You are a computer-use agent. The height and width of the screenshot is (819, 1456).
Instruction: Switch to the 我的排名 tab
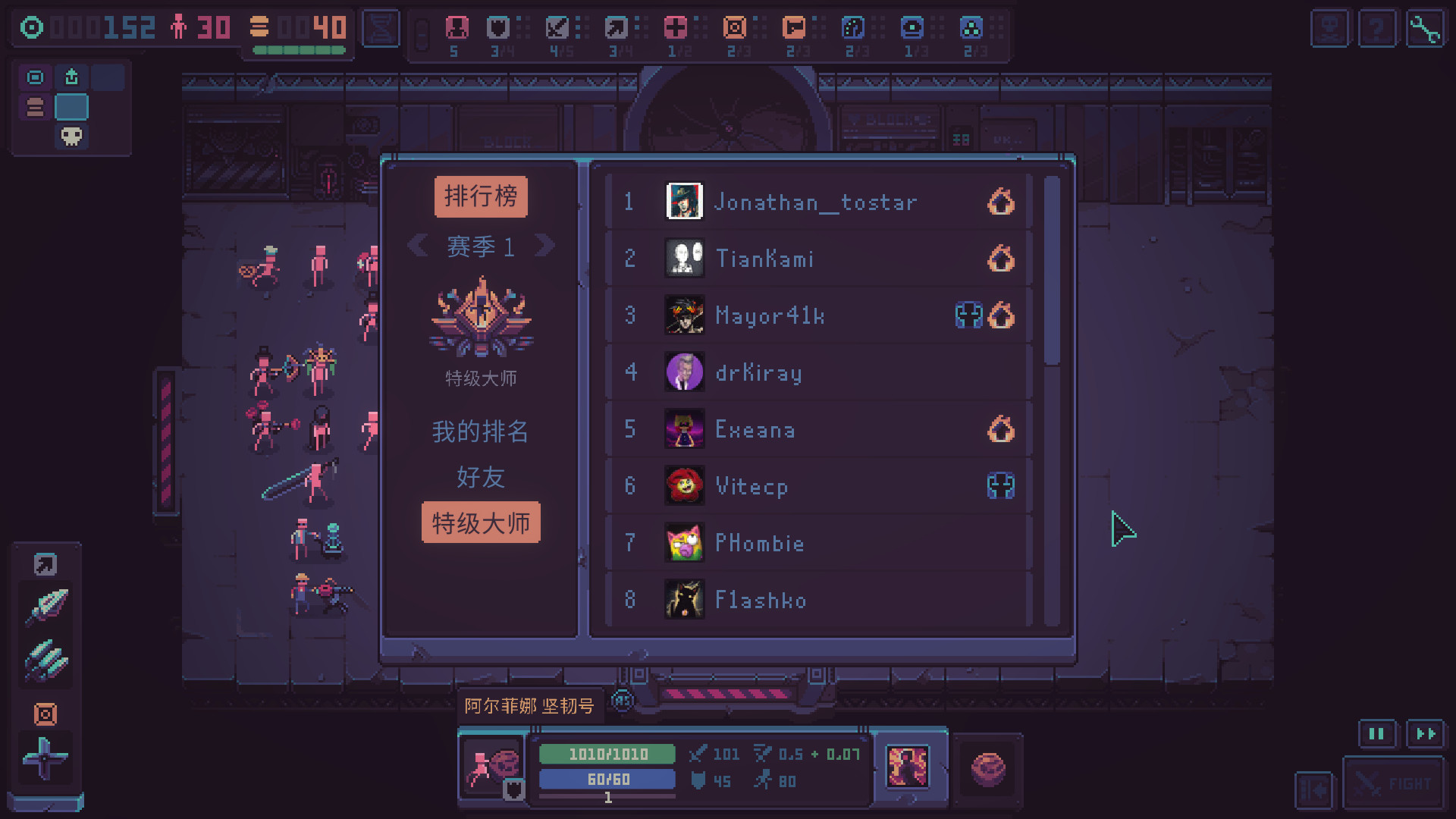pos(480,431)
